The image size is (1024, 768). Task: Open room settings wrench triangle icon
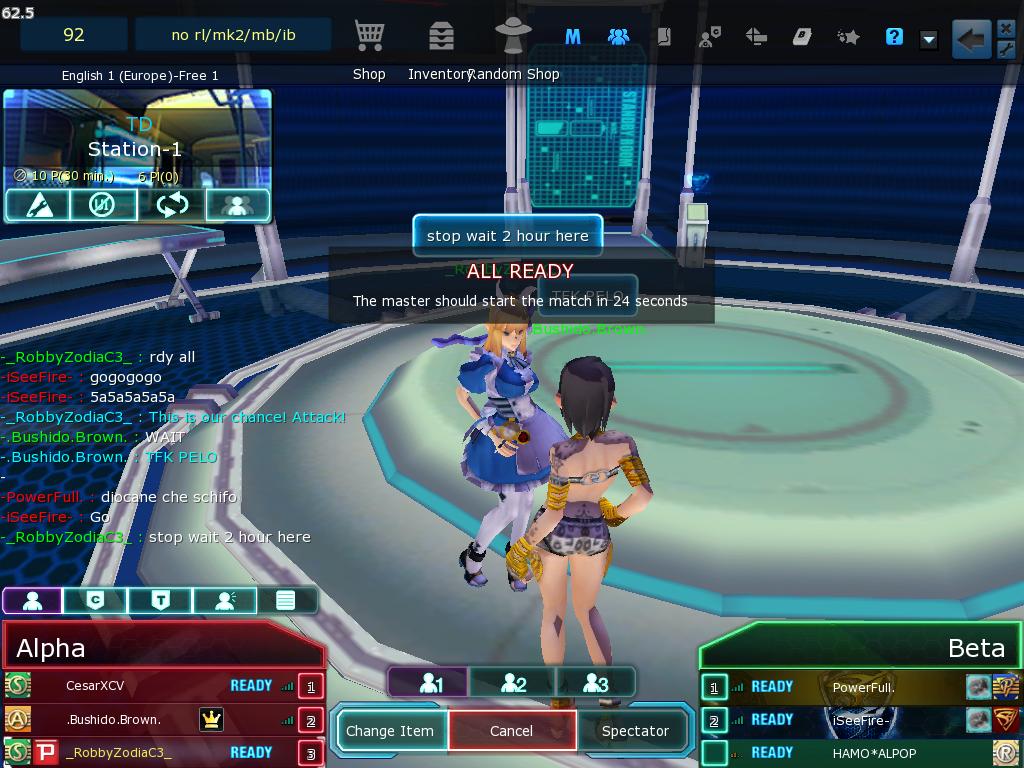(x=38, y=205)
